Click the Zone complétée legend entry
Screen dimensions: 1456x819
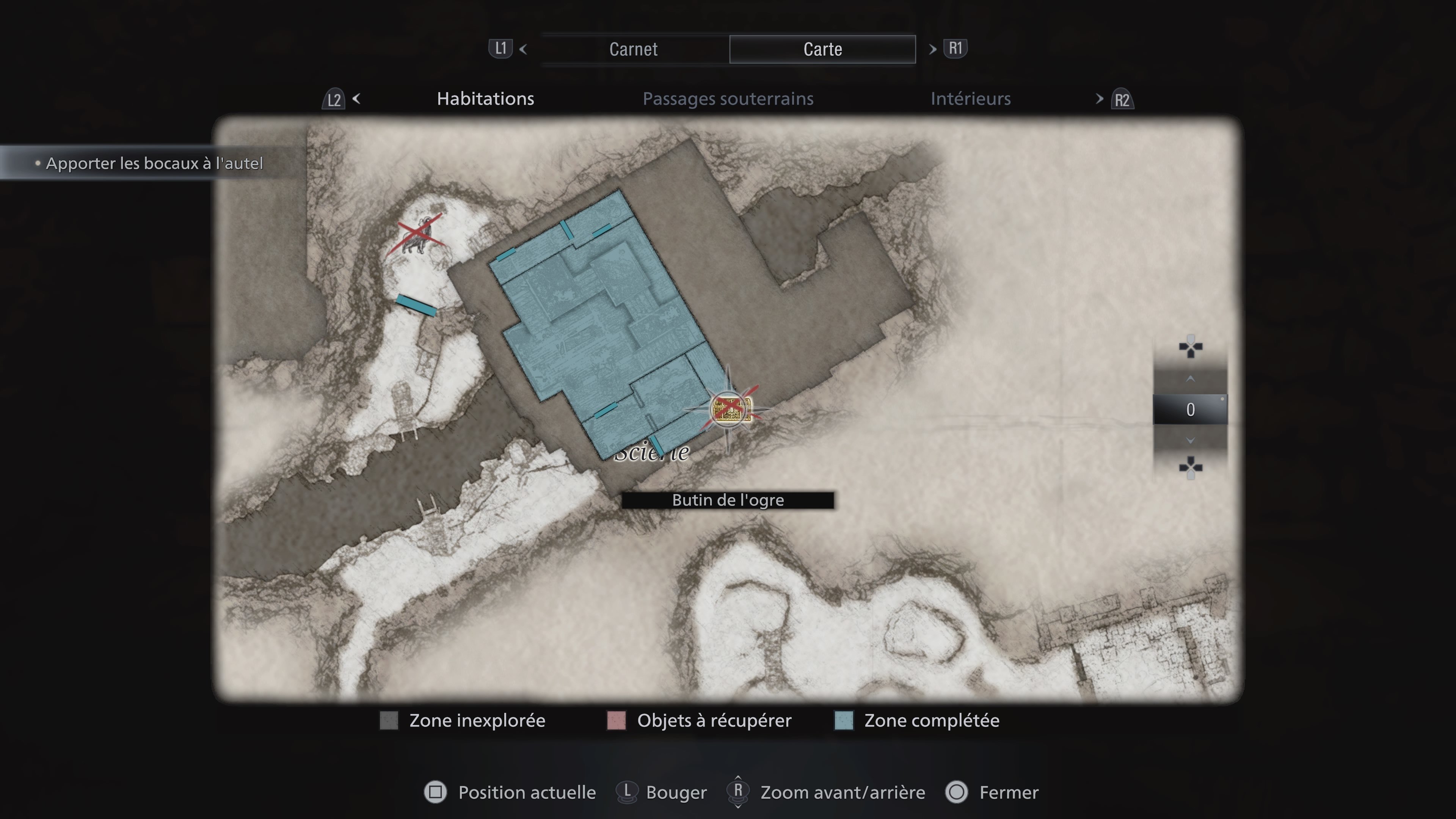[x=931, y=721]
